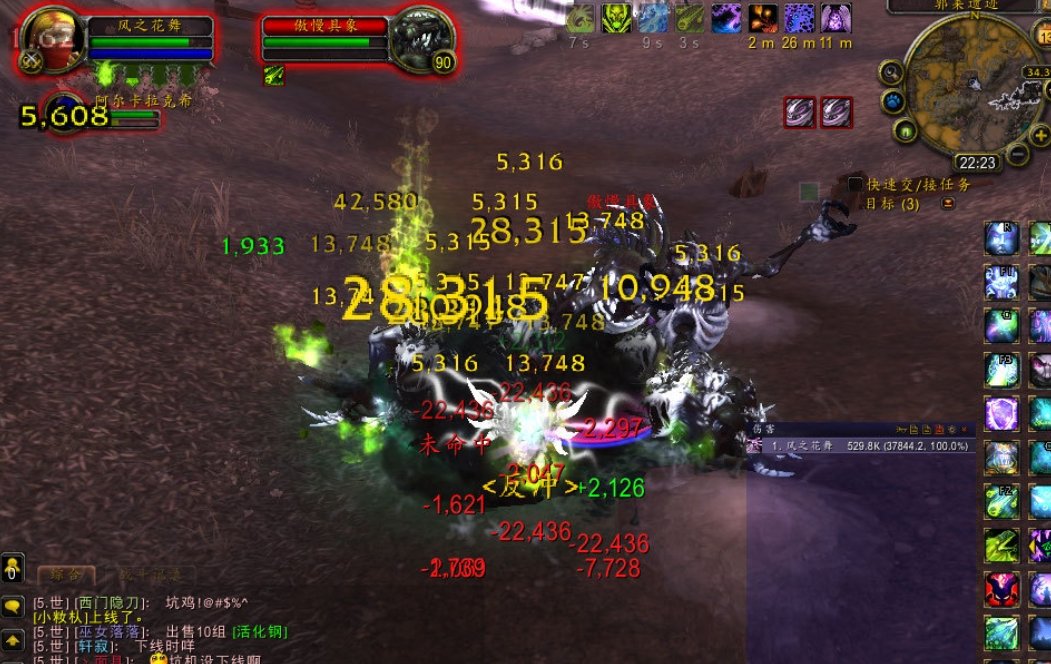Open the chat speech bubble menu
This screenshot has width=1051, height=664.
(x=12, y=606)
